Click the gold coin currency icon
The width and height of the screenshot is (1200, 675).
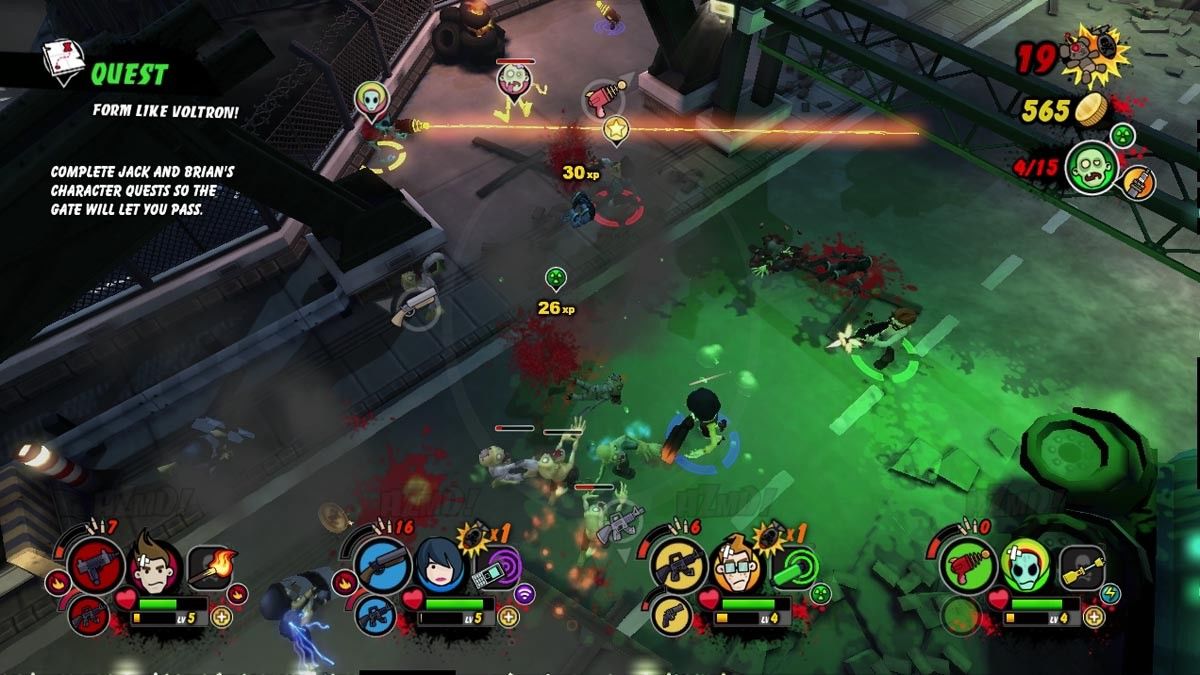coord(1093,110)
